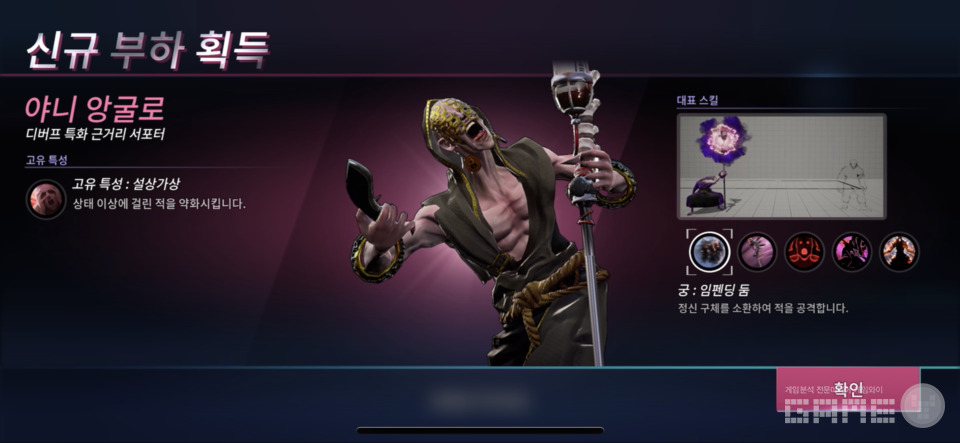The width and height of the screenshot is (960, 443).
Task: Tap the 설상가상 unique trait portrait icon
Action: pos(46,199)
